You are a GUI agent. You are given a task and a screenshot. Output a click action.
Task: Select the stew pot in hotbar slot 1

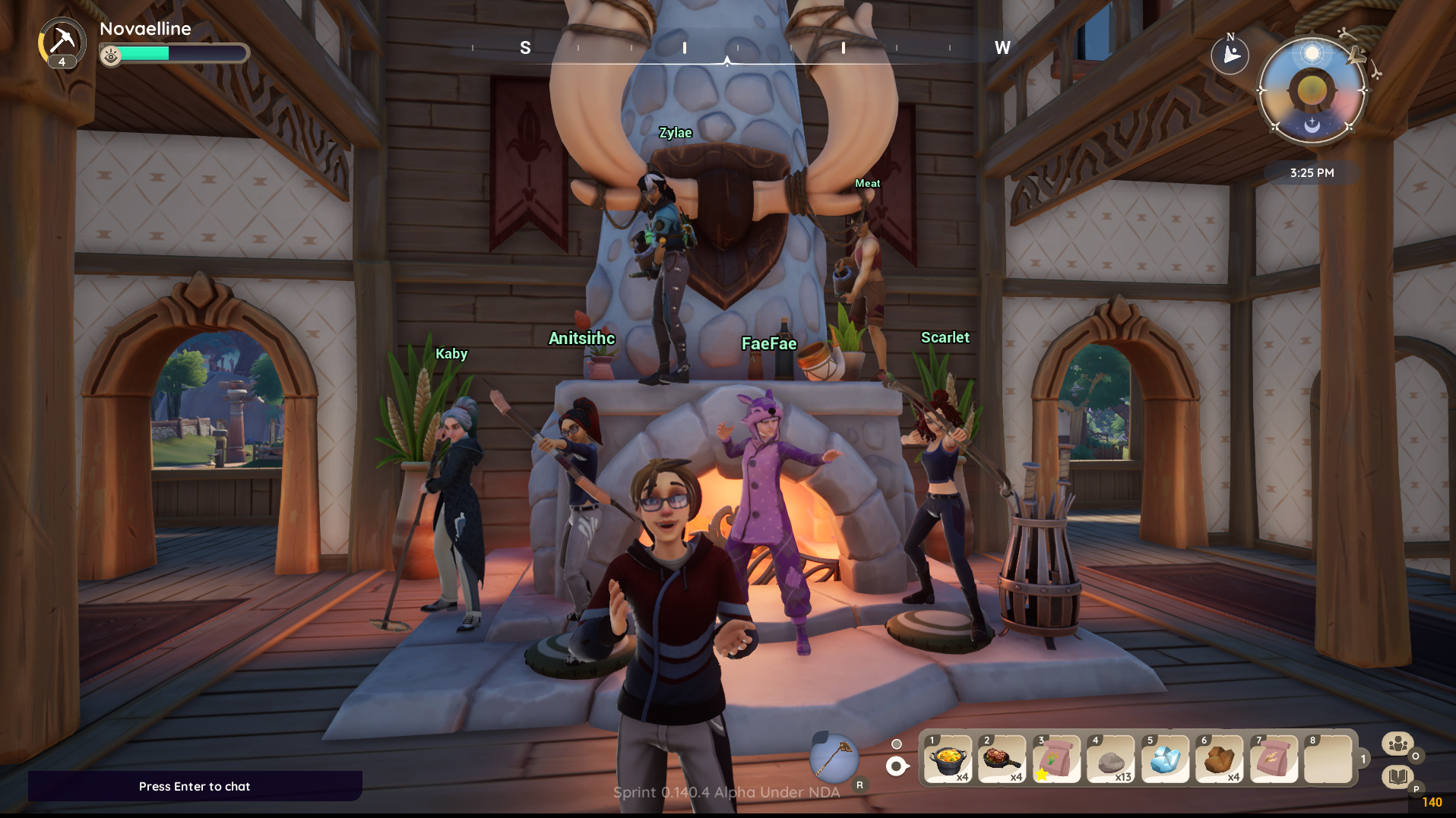tap(948, 759)
